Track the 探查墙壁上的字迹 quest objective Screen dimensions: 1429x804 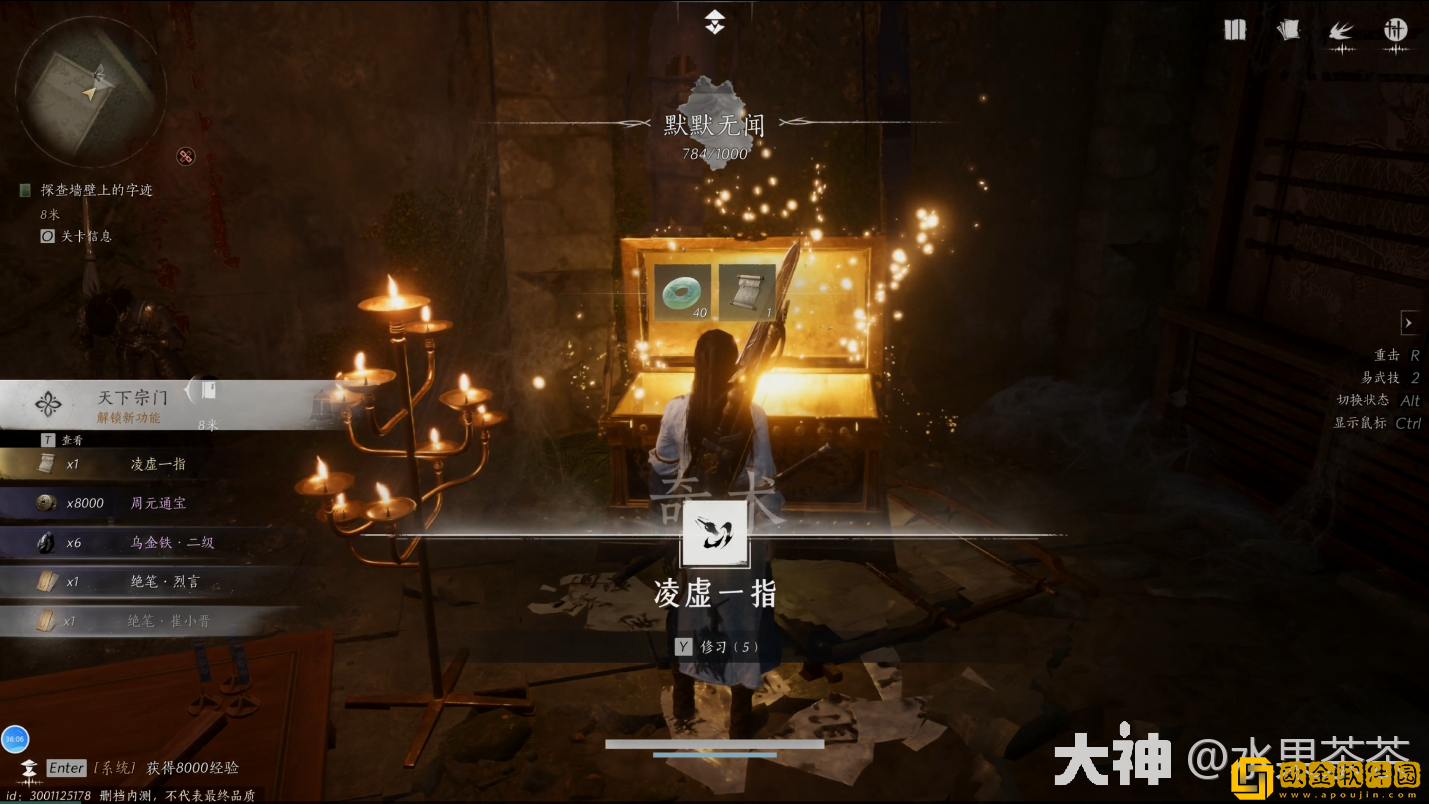pos(96,190)
